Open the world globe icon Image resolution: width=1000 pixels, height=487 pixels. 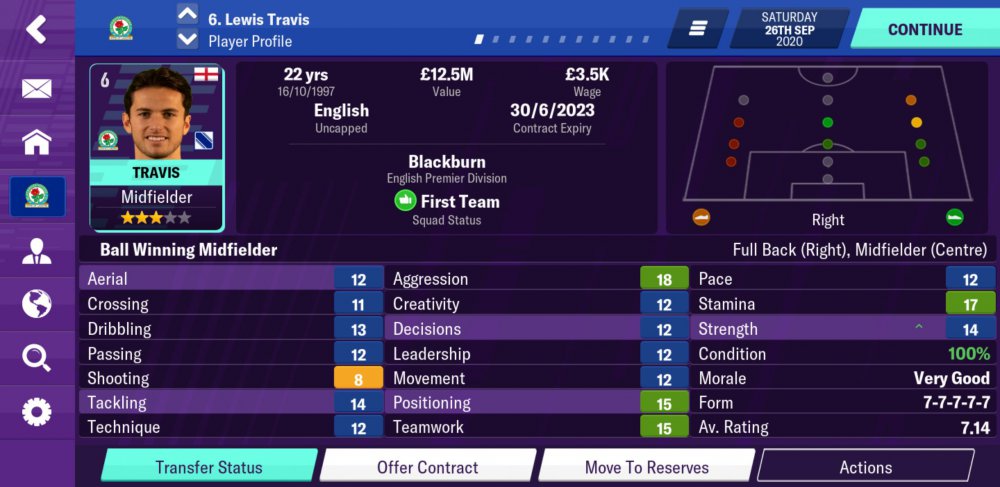(x=36, y=303)
